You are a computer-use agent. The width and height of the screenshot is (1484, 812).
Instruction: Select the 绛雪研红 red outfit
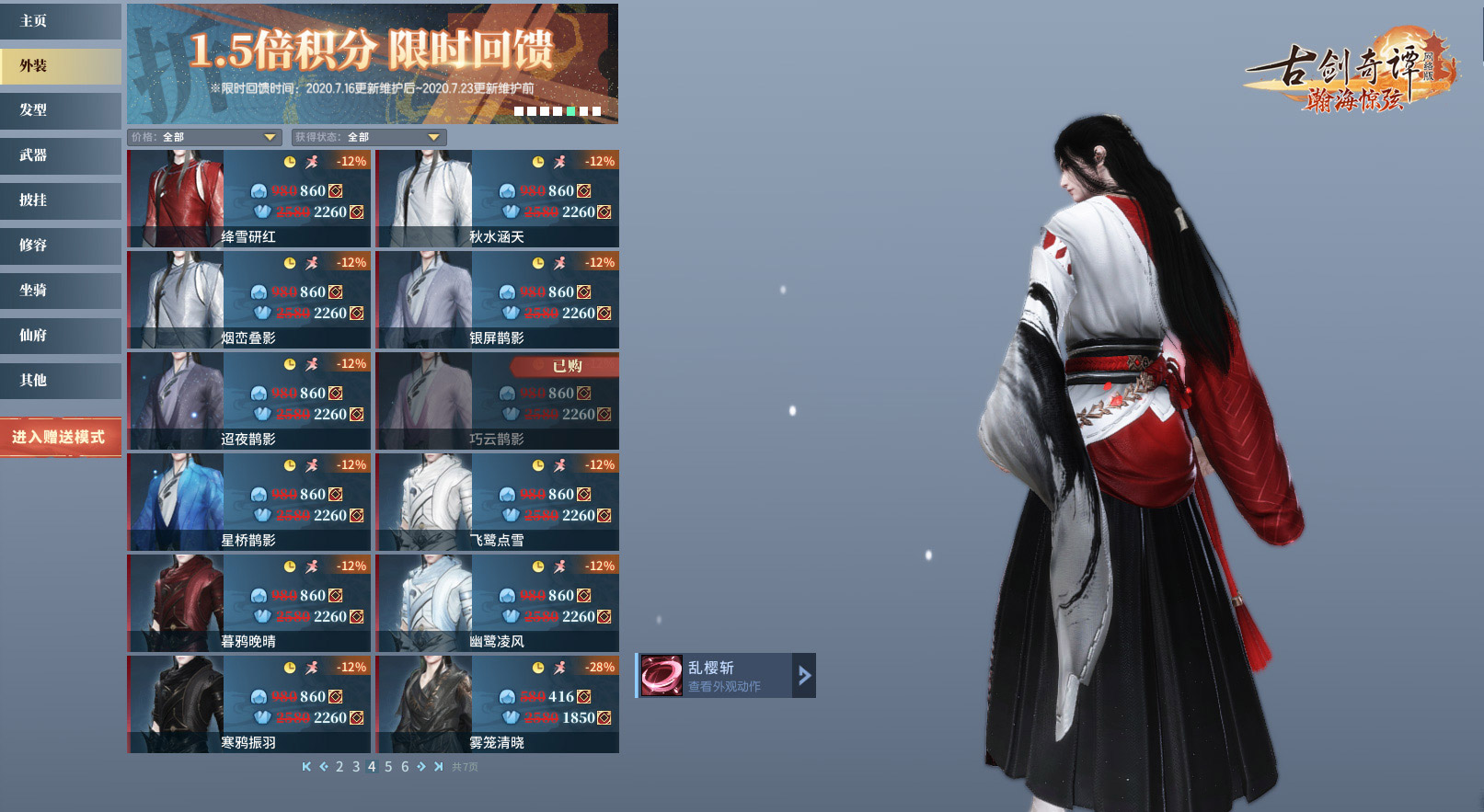(x=248, y=199)
